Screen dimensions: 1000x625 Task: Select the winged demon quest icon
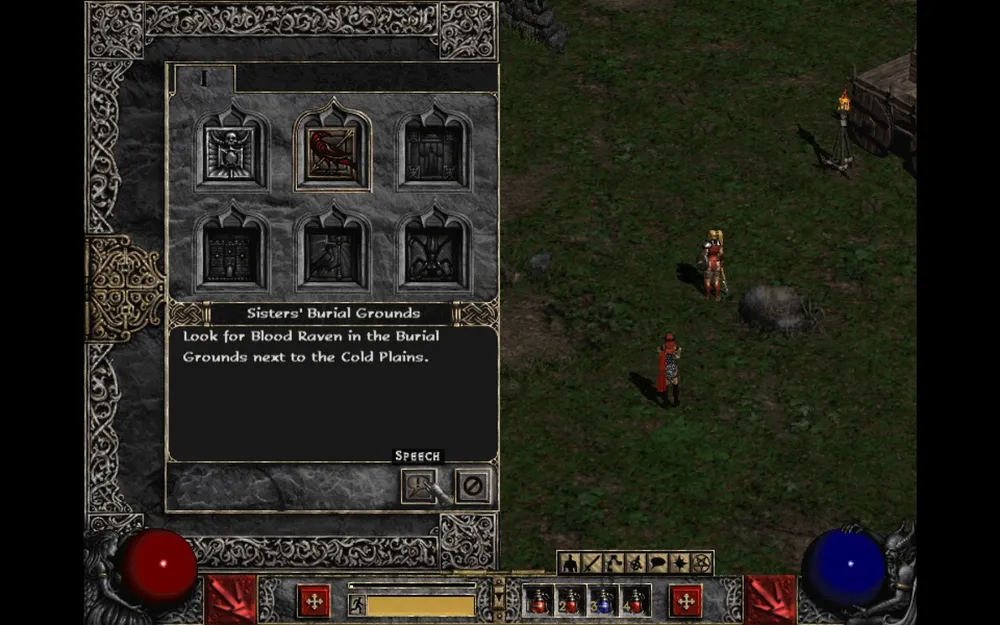(433, 252)
